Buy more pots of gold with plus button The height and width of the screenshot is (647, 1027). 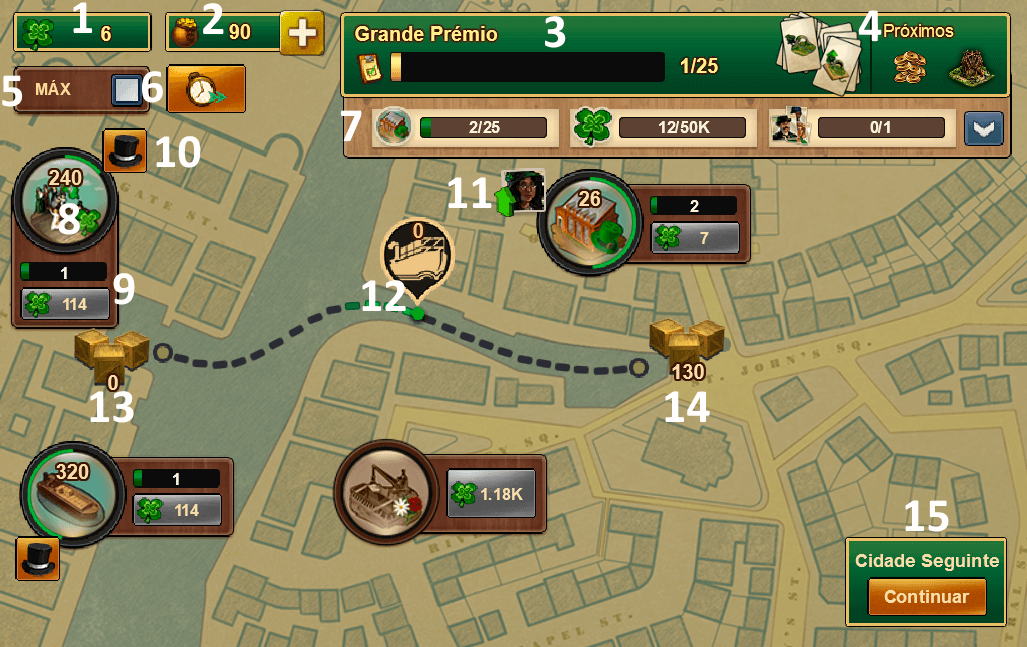pyautogui.click(x=301, y=33)
